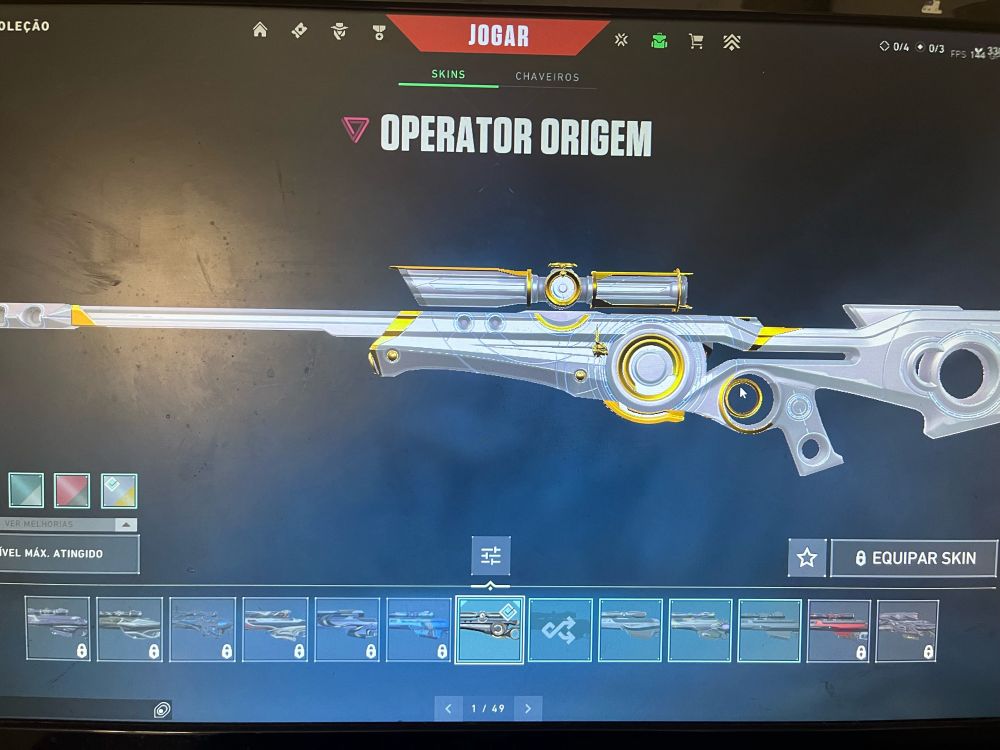Open the store shopping cart icon
Image resolution: width=1000 pixels, height=750 pixels.
tap(695, 41)
